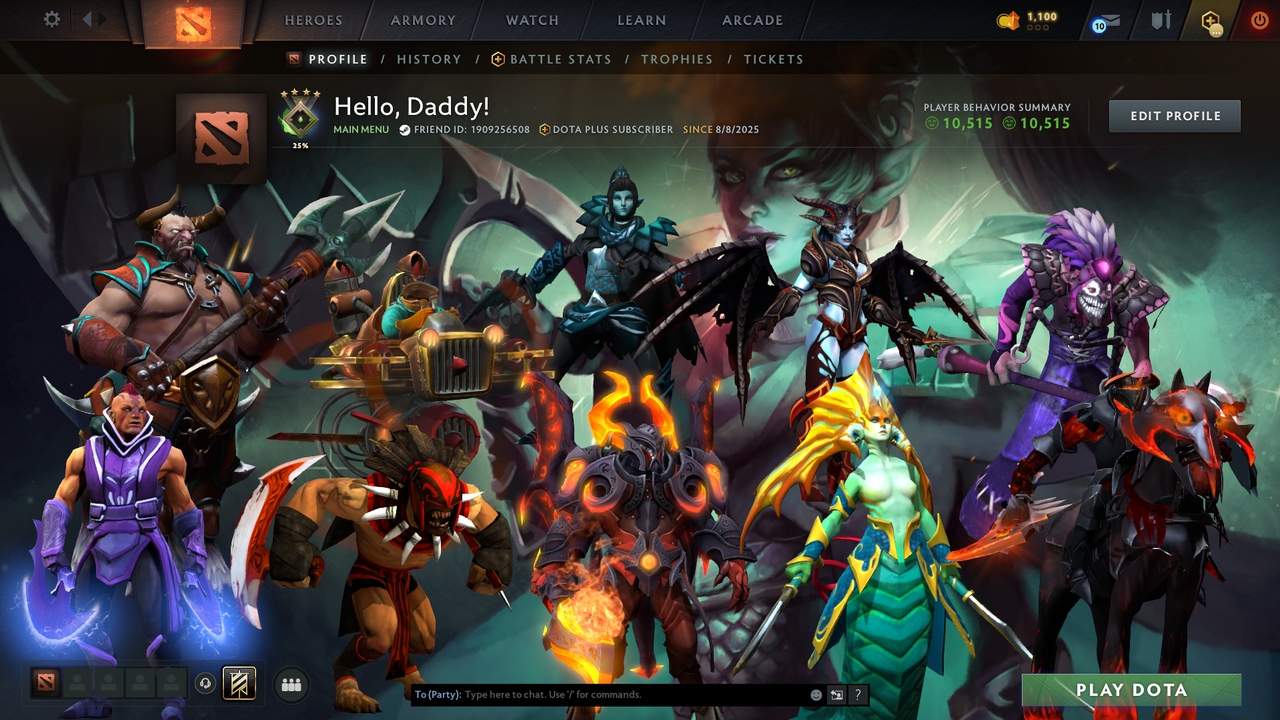Open the ARCADE menu
This screenshot has height=720, width=1280.
point(751,20)
